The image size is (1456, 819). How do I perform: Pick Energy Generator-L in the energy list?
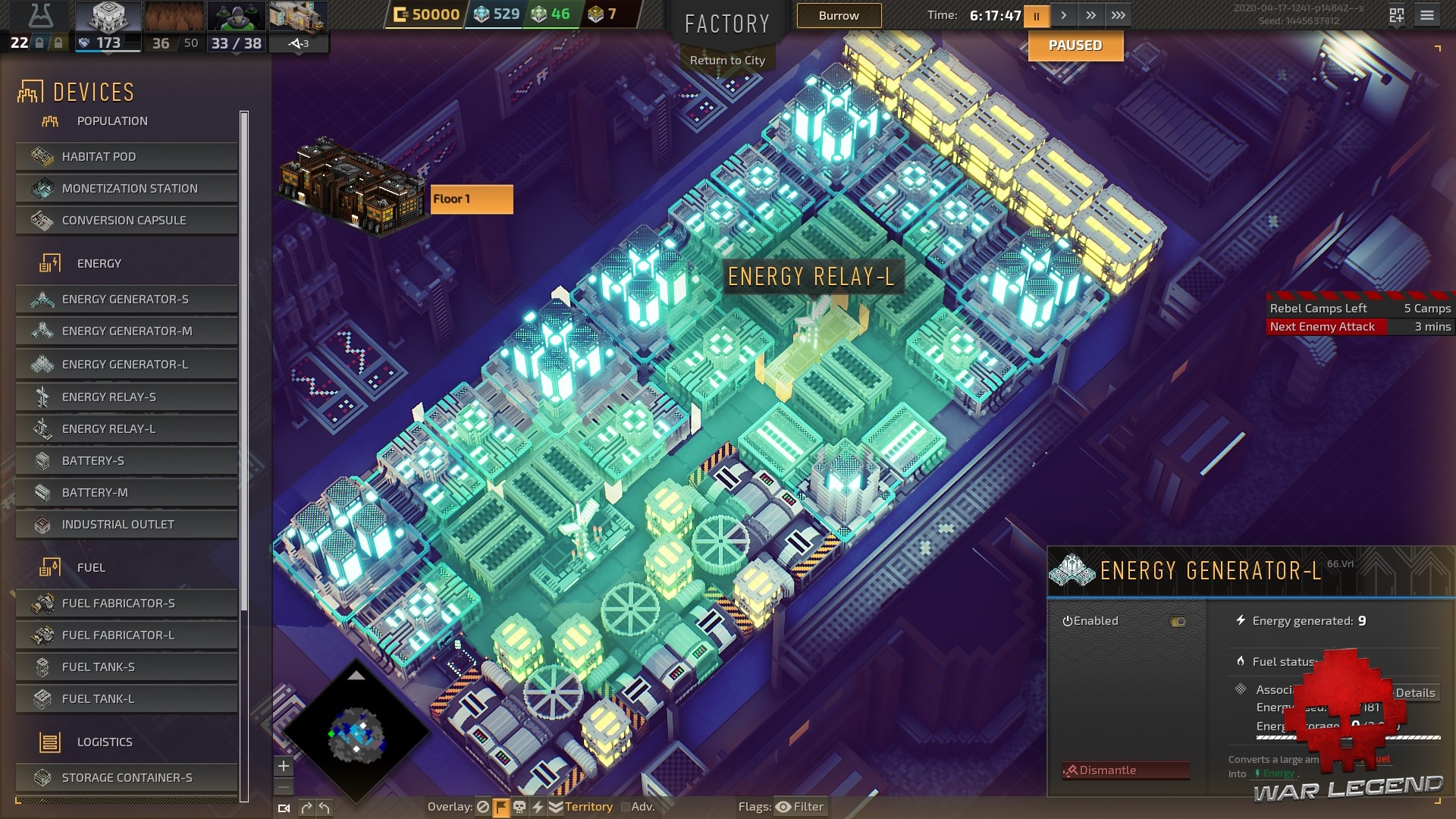pos(127,365)
